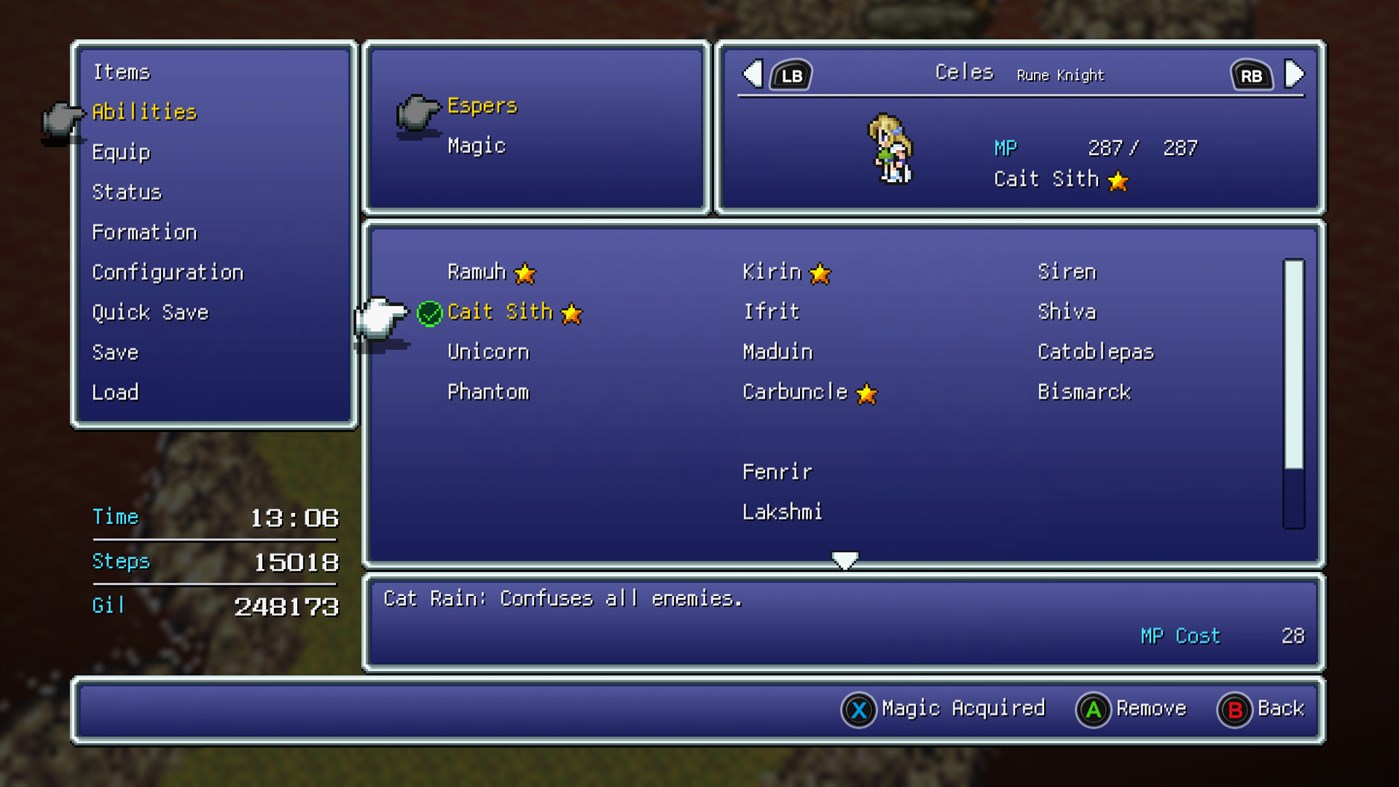Screen dimensions: 1399x787
Task: Open the Configuration menu entry
Action: (167, 272)
